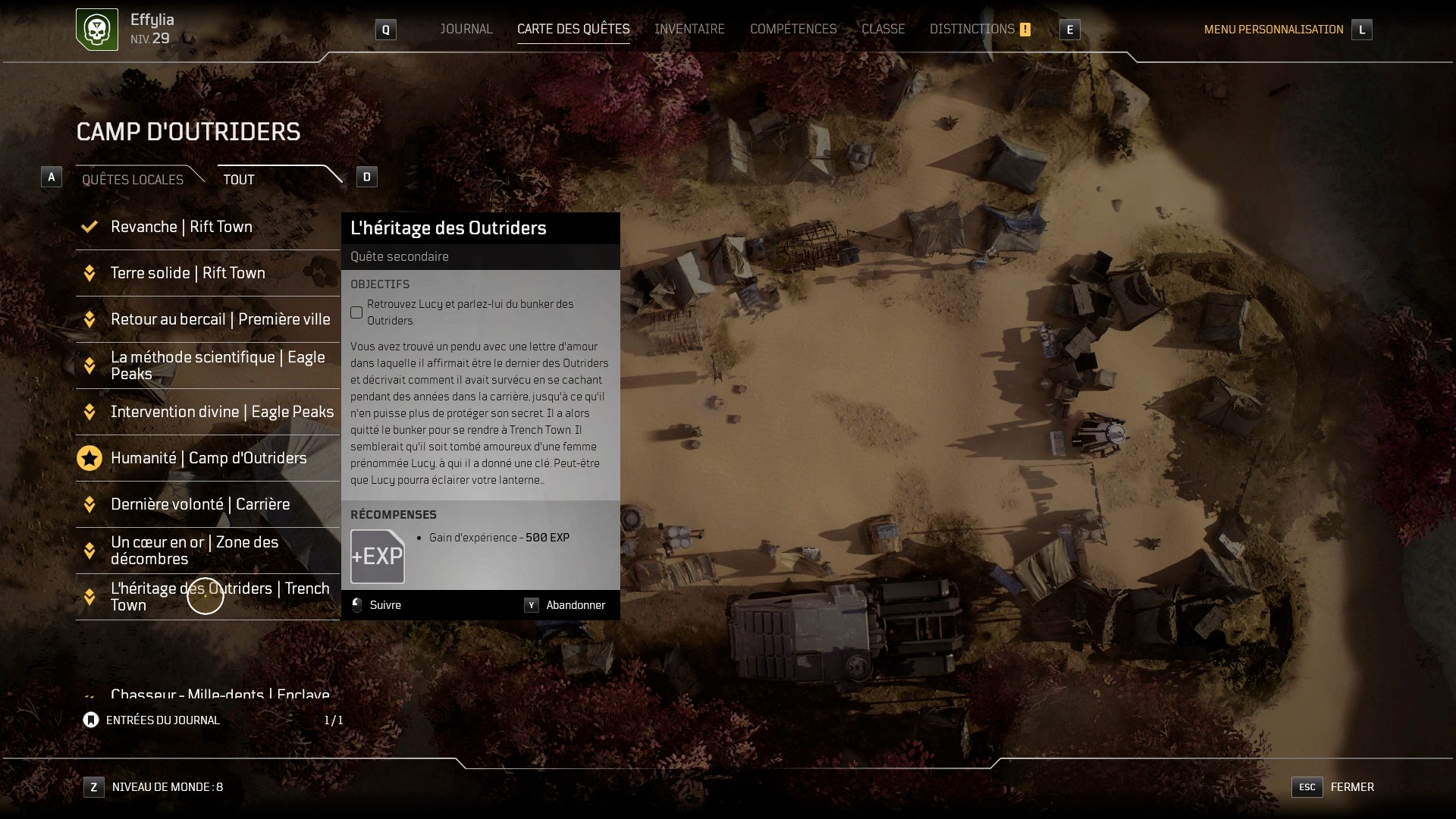The height and width of the screenshot is (819, 1456).
Task: Select Un cœur en or quest
Action: point(194,551)
